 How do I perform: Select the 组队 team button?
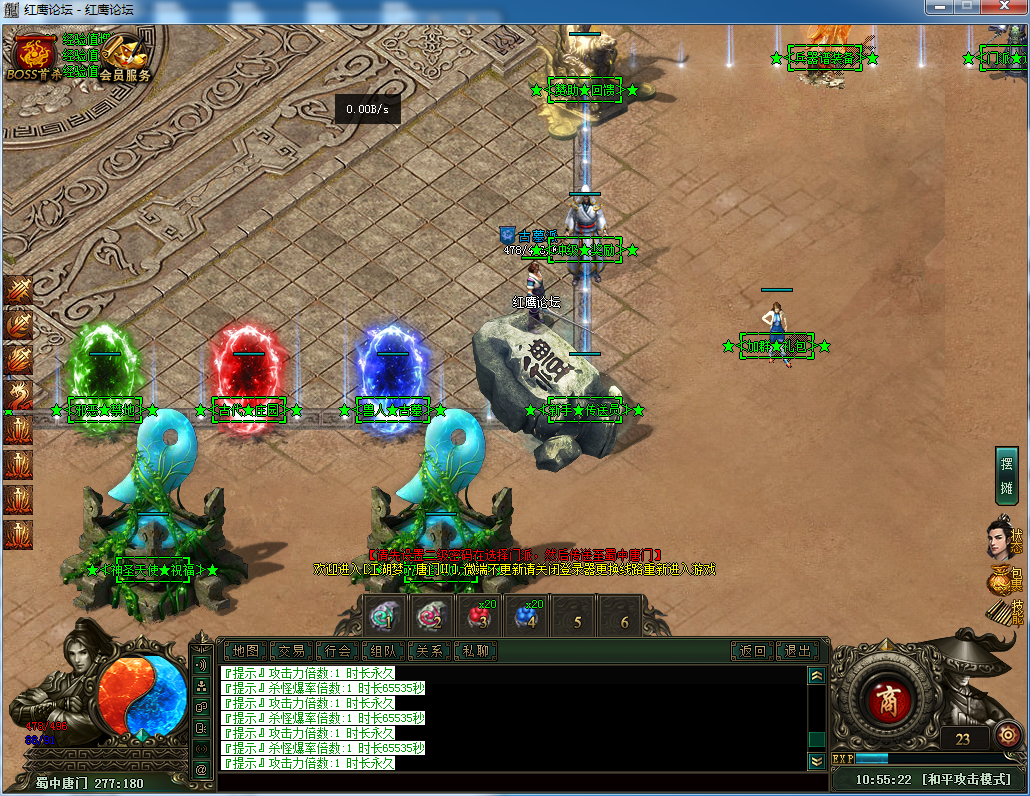[x=384, y=651]
